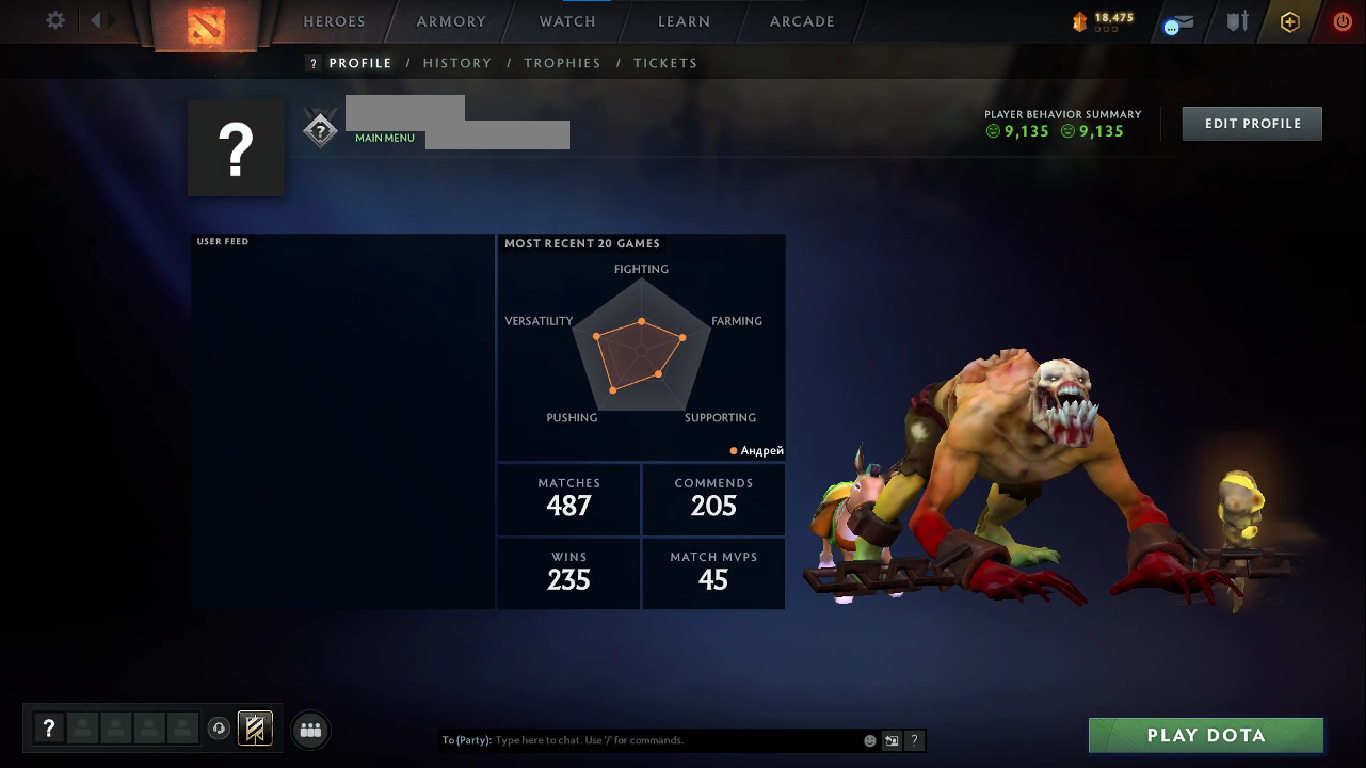Select the Learn menu entry
The image size is (1366, 768).
684,22
